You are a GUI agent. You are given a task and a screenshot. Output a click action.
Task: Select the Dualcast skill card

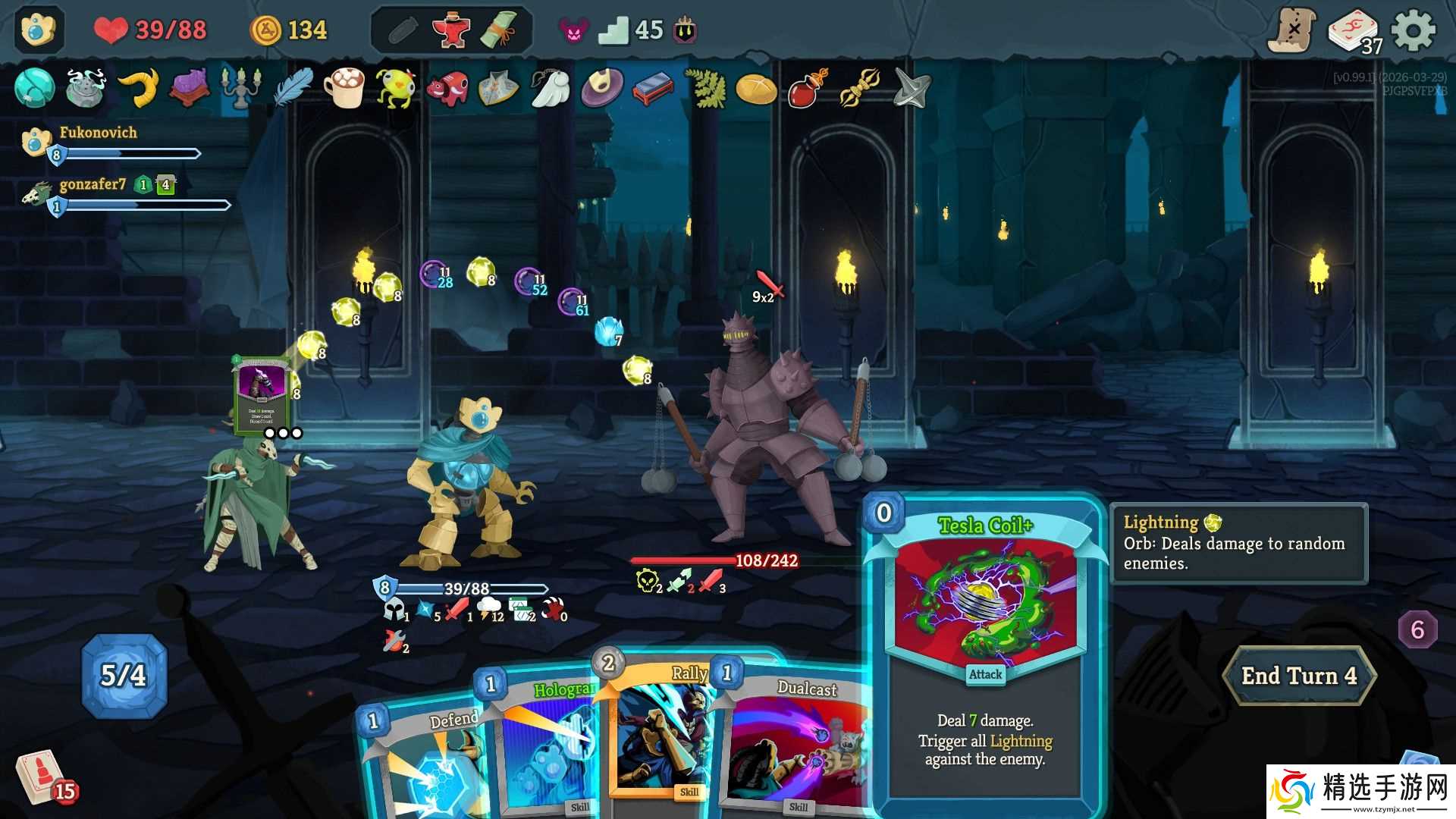click(x=796, y=743)
